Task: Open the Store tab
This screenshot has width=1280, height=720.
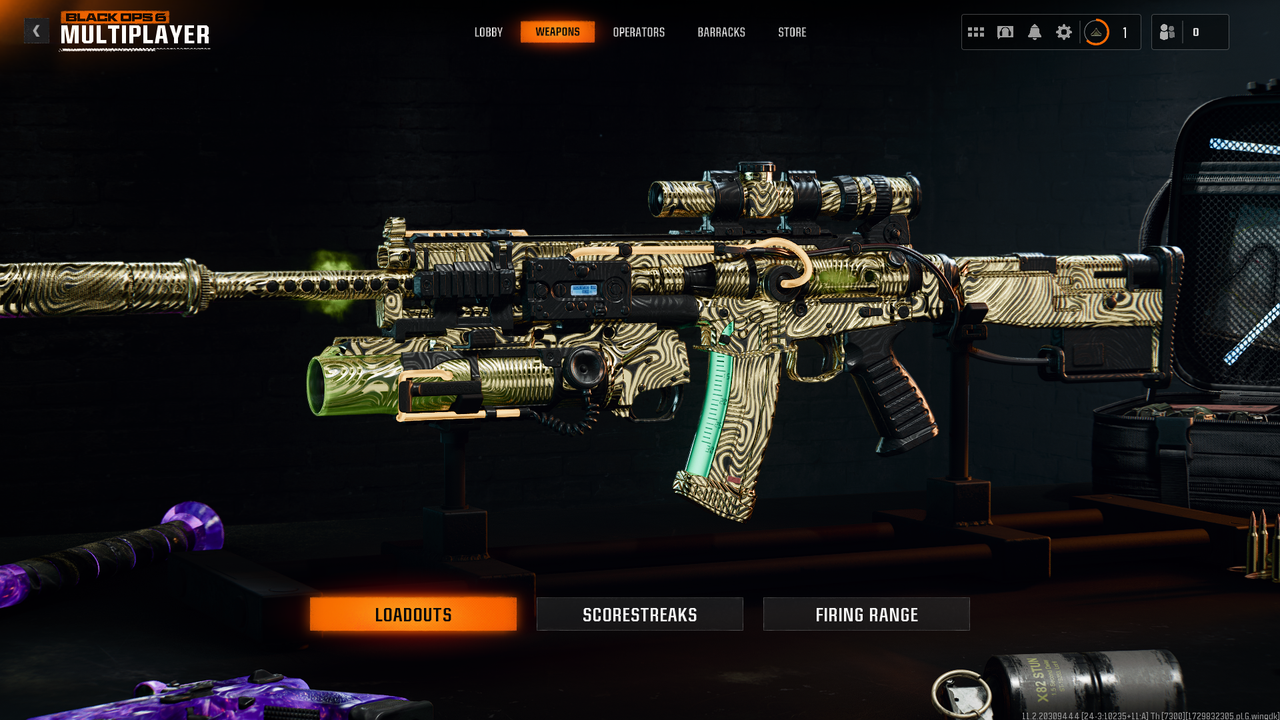Action: [792, 32]
